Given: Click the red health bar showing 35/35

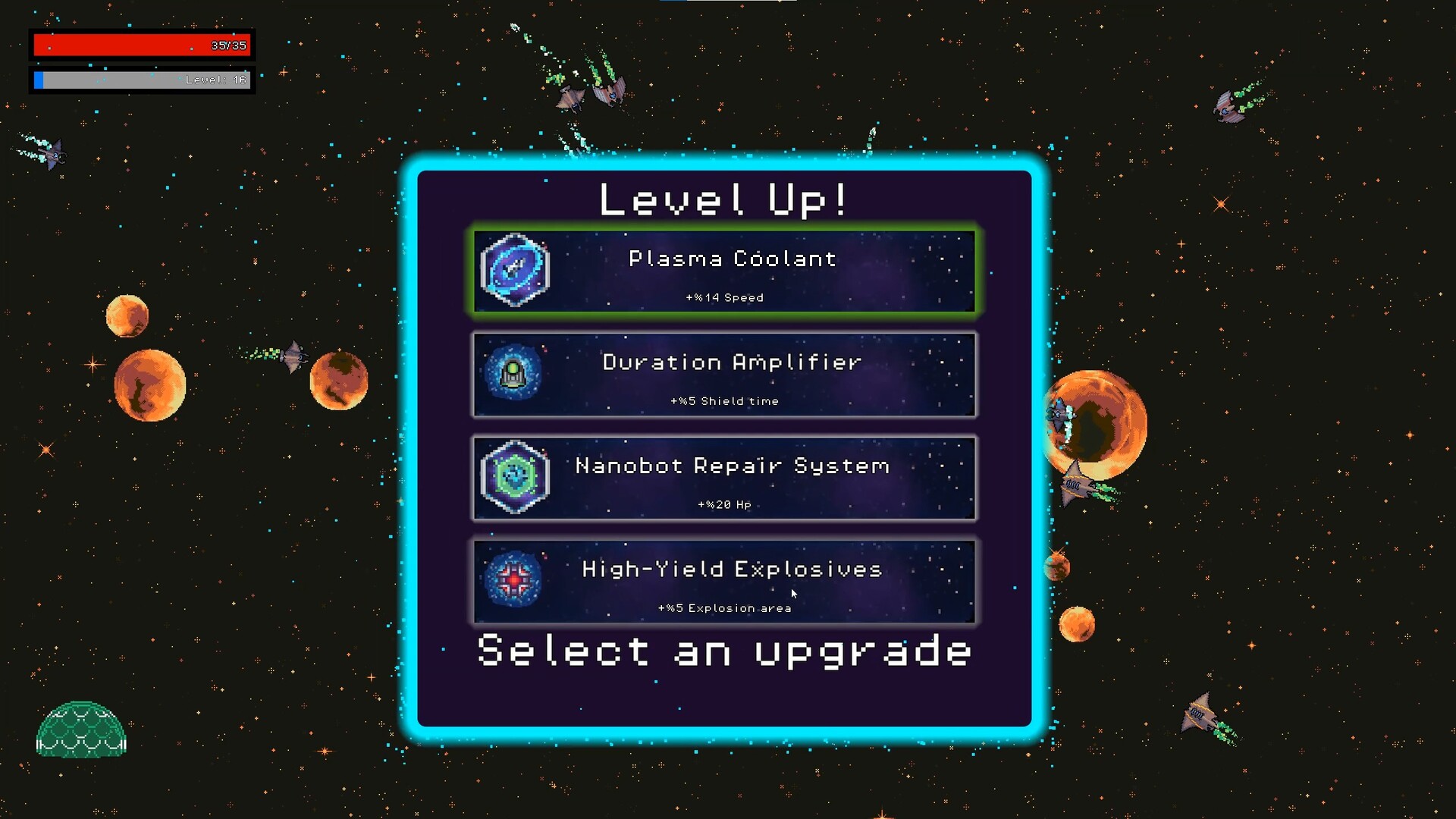Looking at the screenshot, I should 141,45.
